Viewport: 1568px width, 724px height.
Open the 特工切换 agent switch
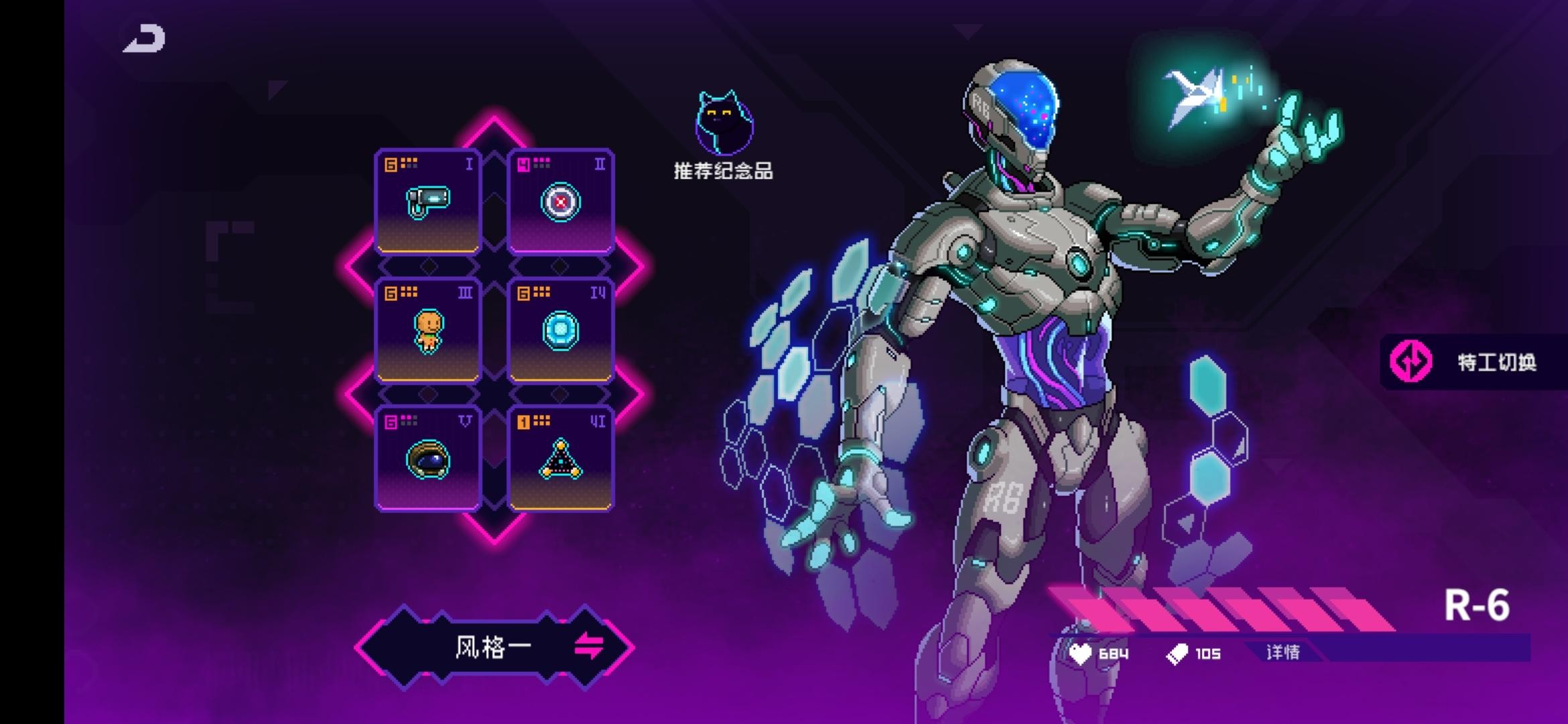click(x=1474, y=362)
